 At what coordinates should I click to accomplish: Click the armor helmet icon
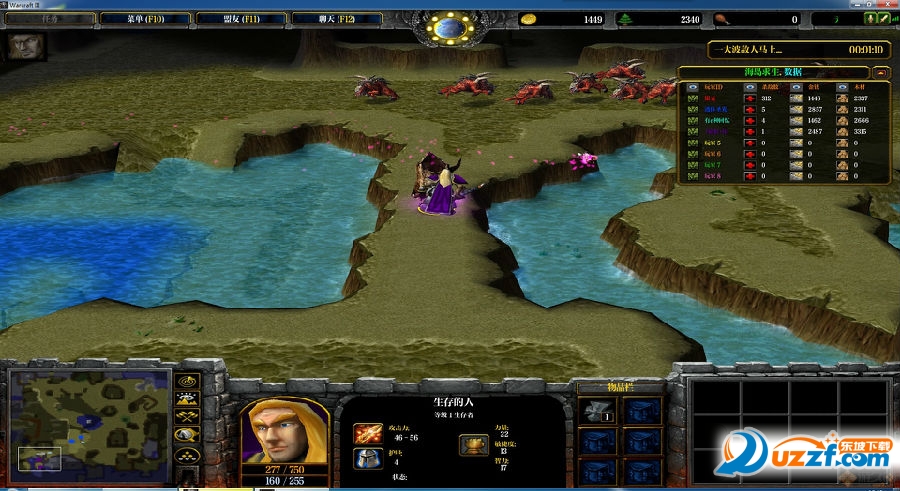point(365,459)
